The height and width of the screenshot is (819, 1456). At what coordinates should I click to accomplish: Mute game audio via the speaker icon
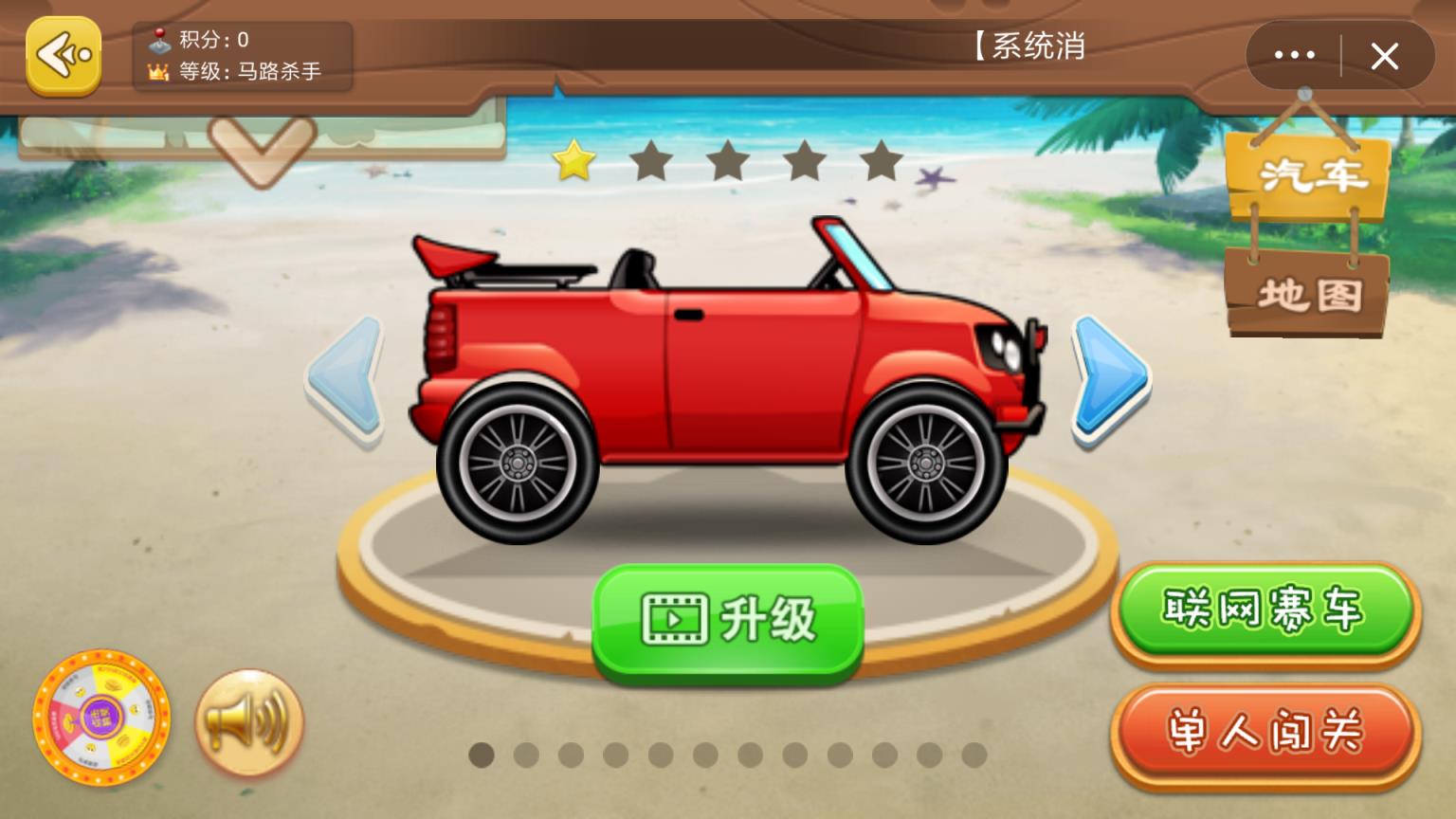(248, 723)
